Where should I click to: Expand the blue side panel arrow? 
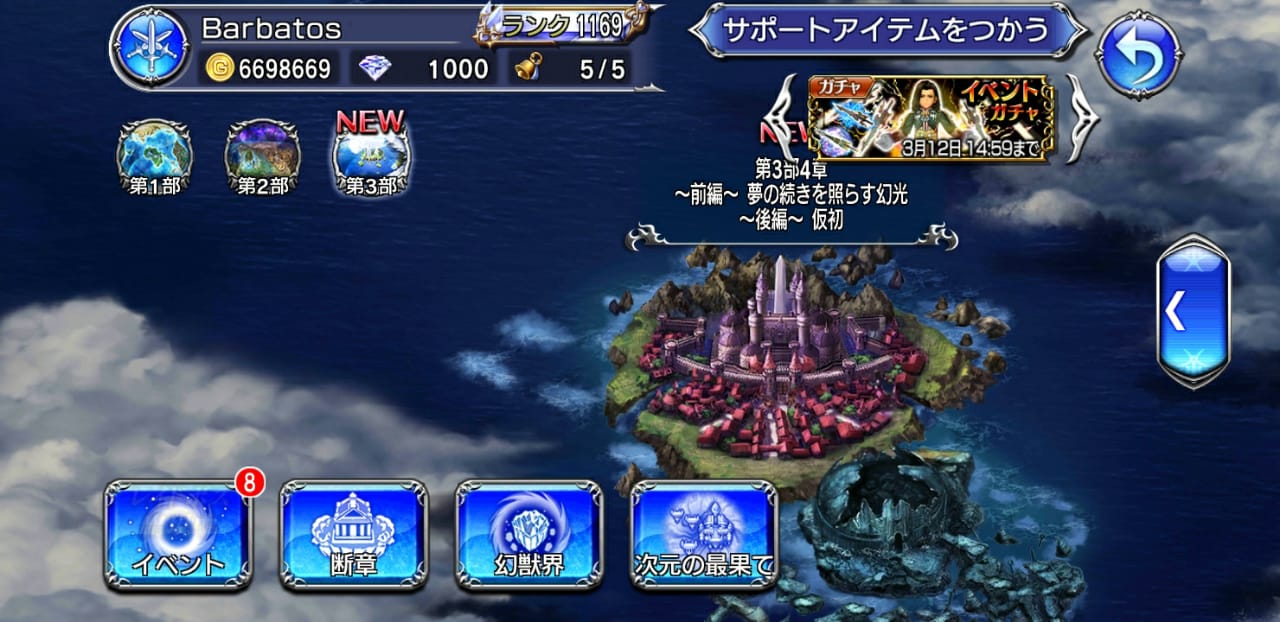(1193, 312)
